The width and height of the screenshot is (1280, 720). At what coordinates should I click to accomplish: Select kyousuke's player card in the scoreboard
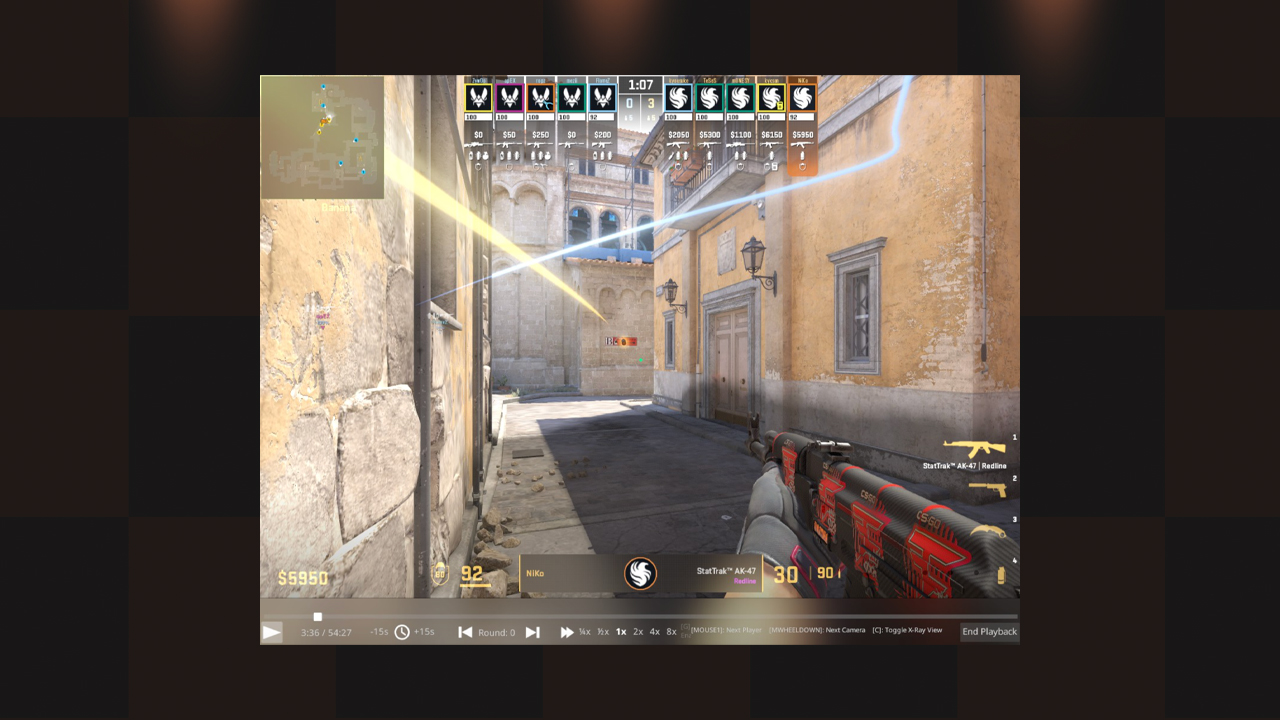tap(678, 98)
